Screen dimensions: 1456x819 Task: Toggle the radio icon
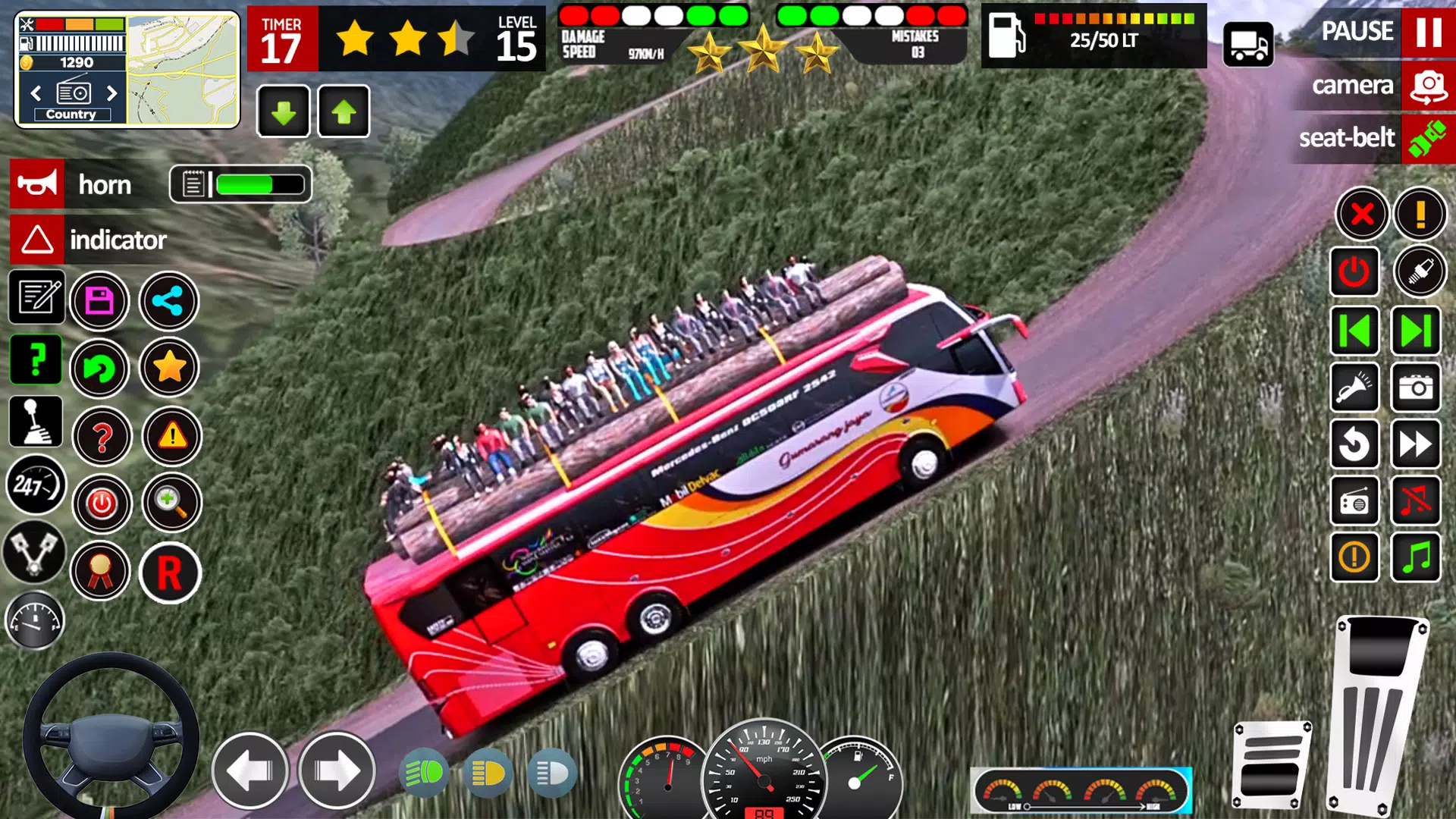coord(1354,501)
